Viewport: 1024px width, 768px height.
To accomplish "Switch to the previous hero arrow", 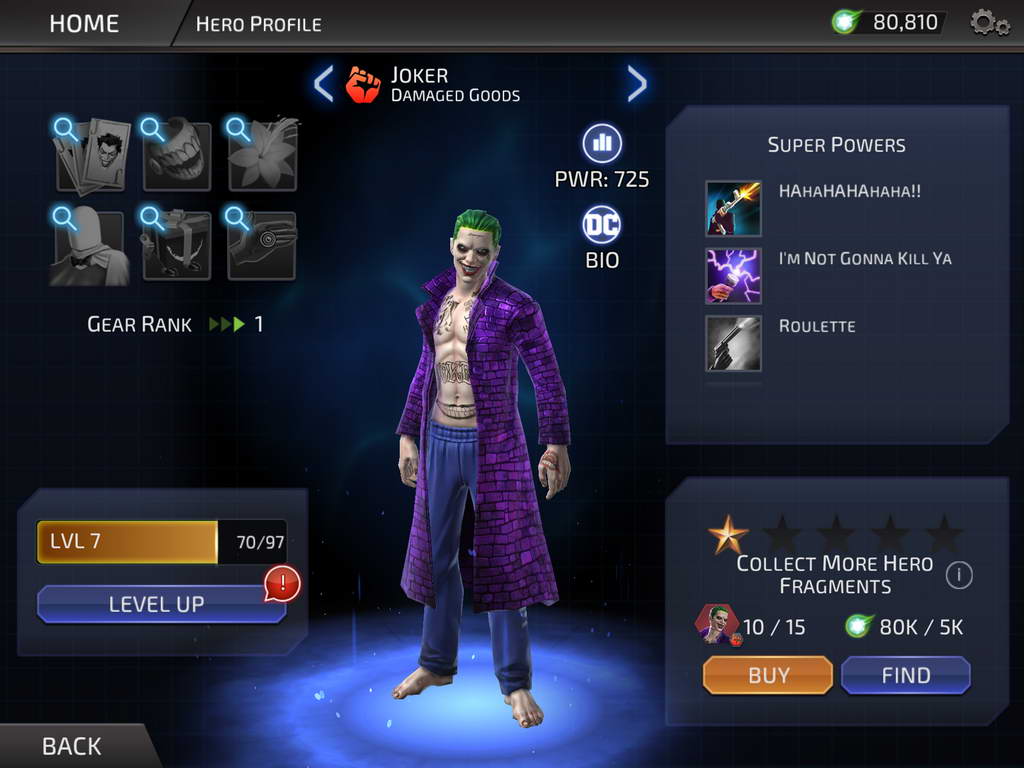I will click(323, 84).
